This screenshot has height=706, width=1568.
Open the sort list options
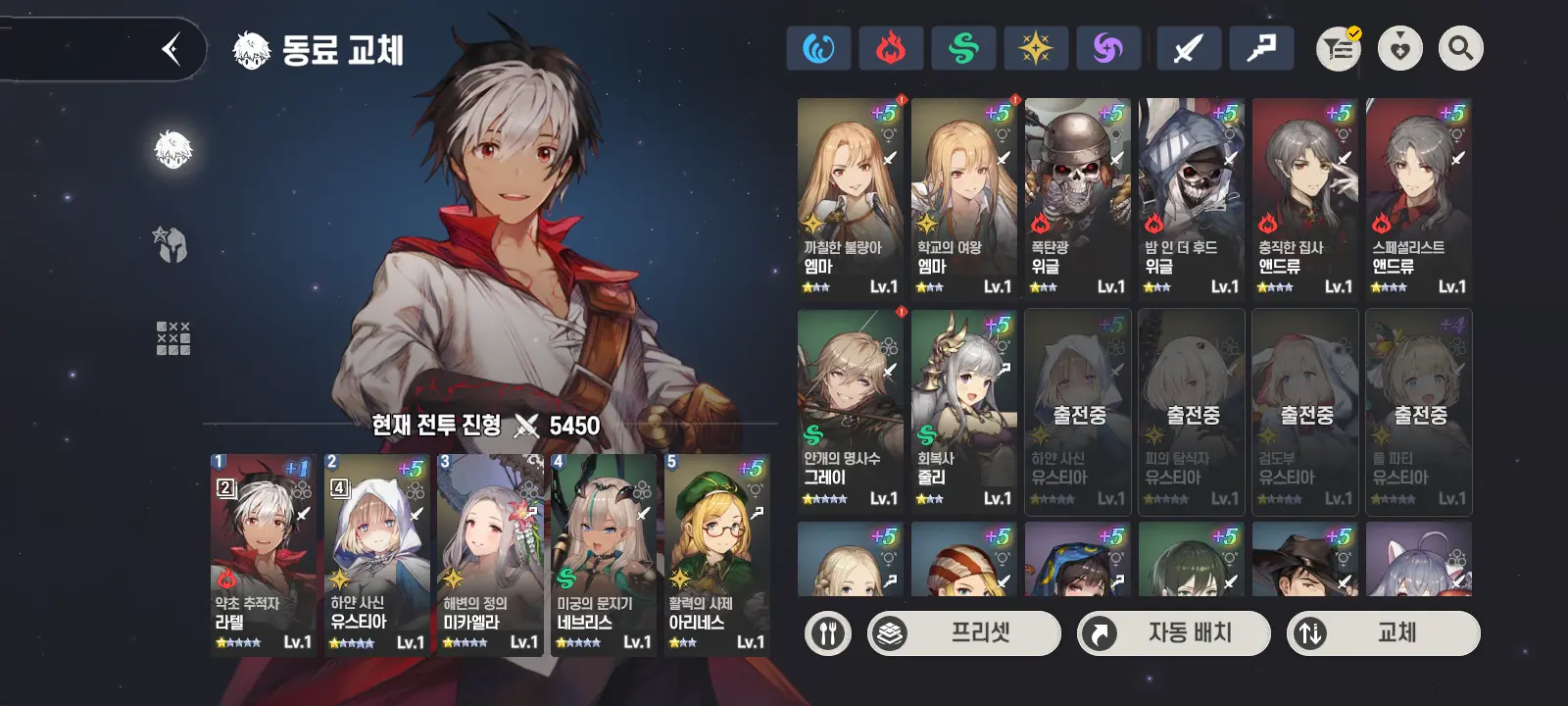1339,48
